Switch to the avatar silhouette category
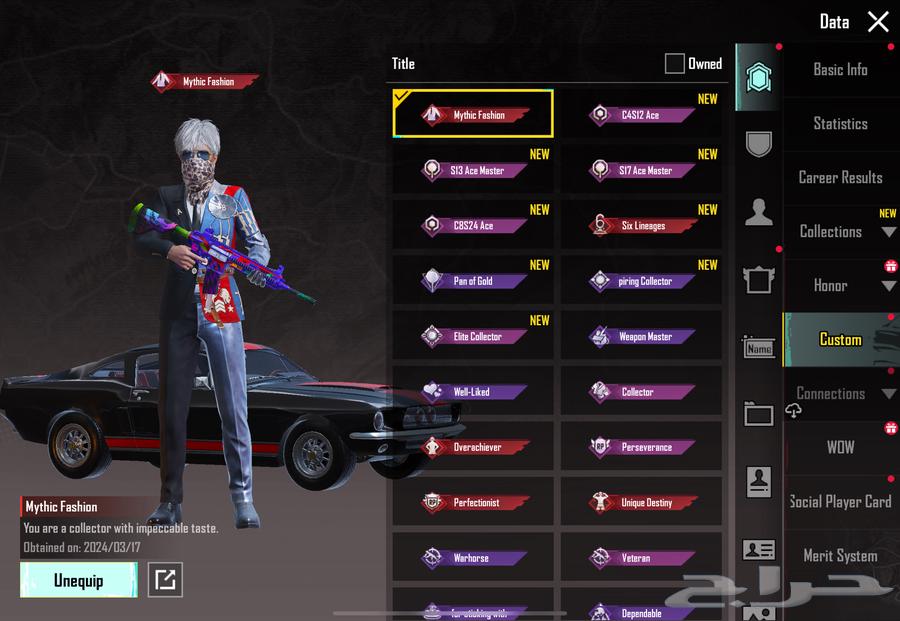Viewport: 900px width, 621px height. (x=759, y=212)
